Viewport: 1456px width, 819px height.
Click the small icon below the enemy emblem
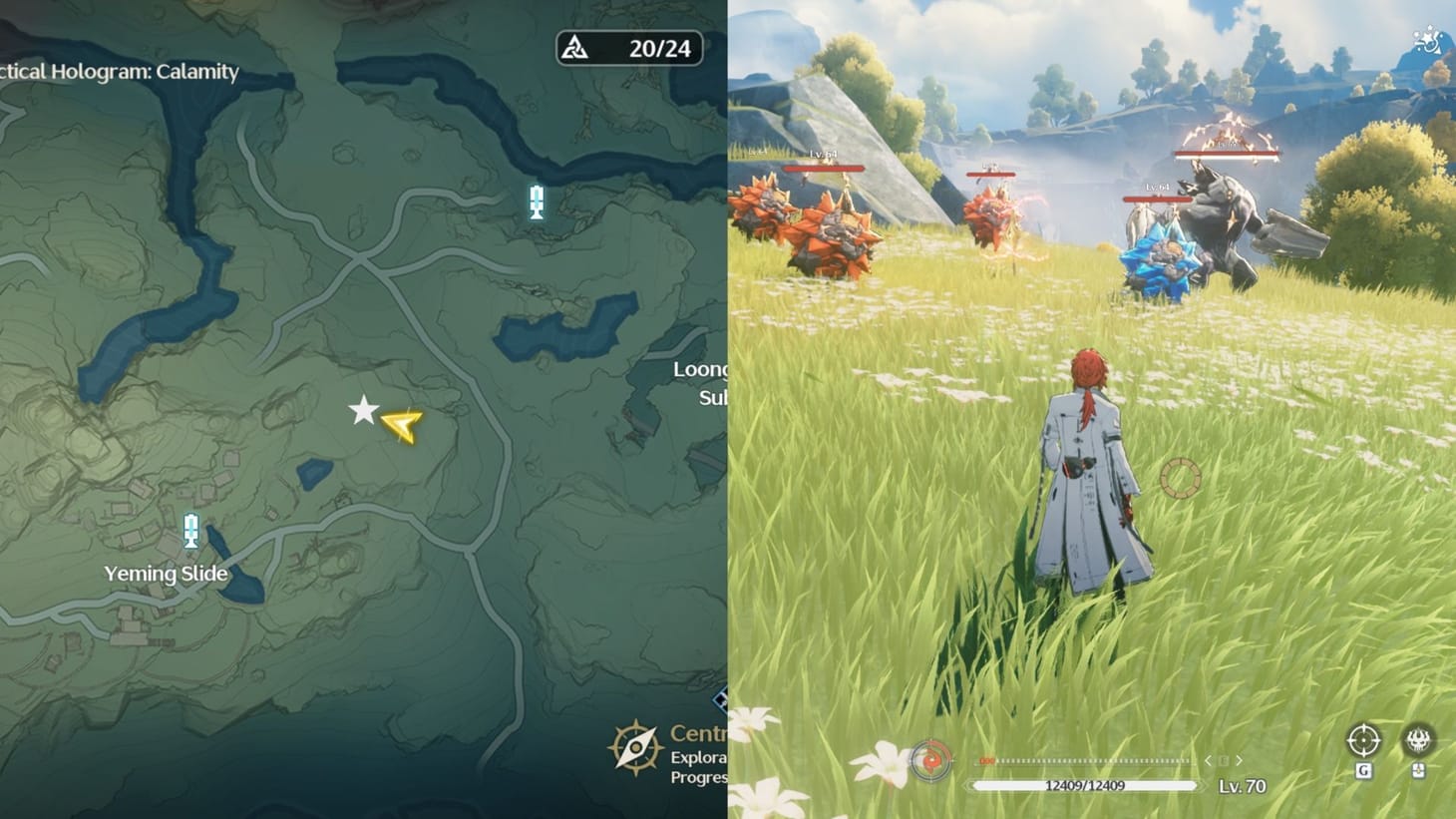[1419, 771]
